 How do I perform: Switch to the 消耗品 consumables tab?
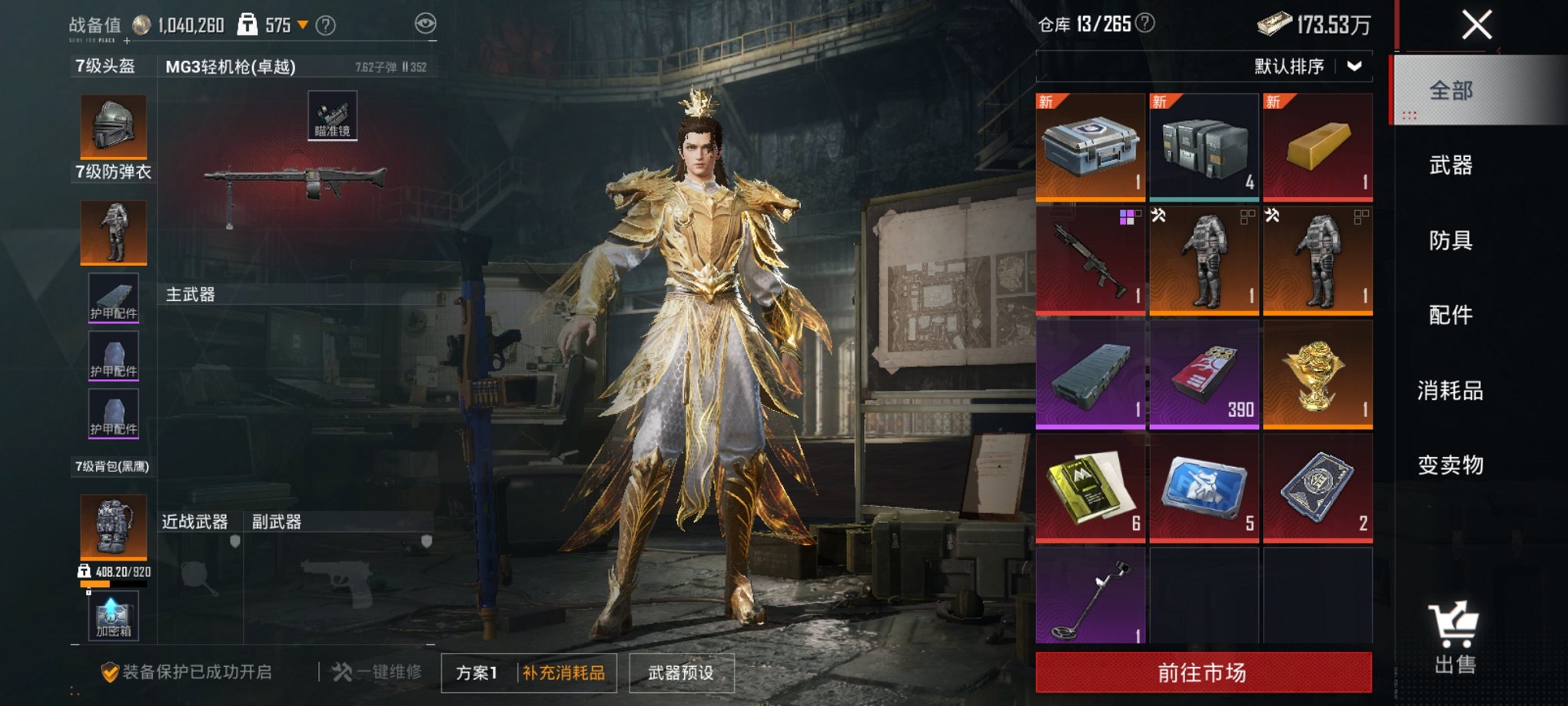click(x=1450, y=391)
